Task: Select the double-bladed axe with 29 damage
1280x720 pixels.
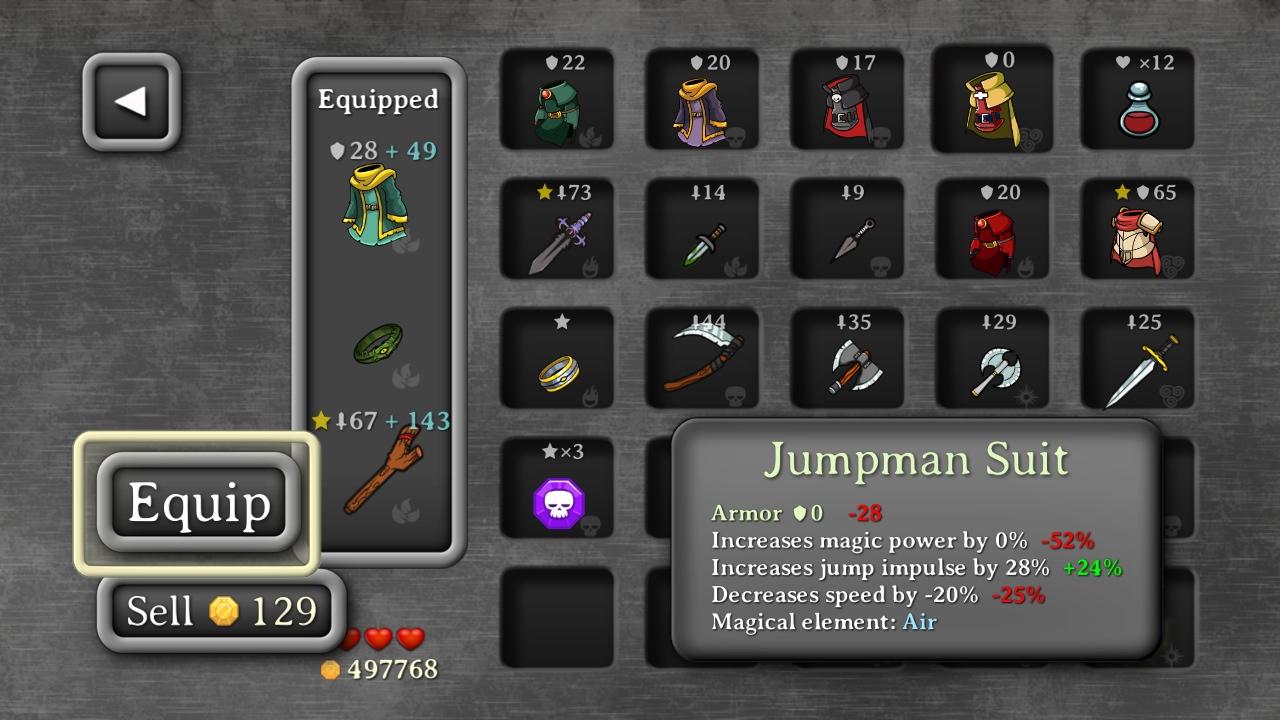Action: (x=992, y=360)
